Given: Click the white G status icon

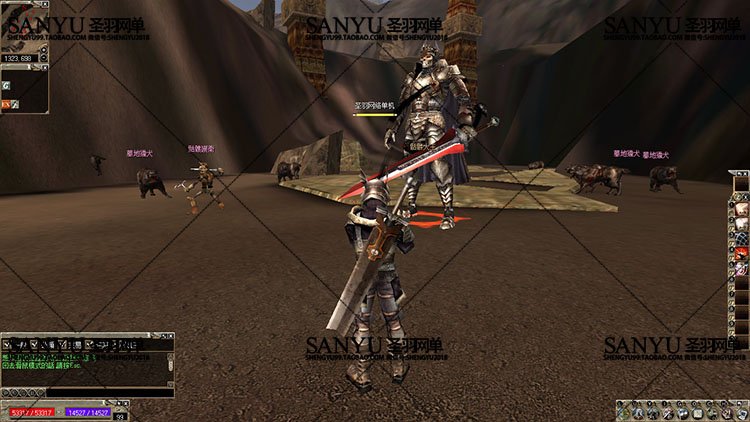Looking at the screenshot, I should point(6,86).
